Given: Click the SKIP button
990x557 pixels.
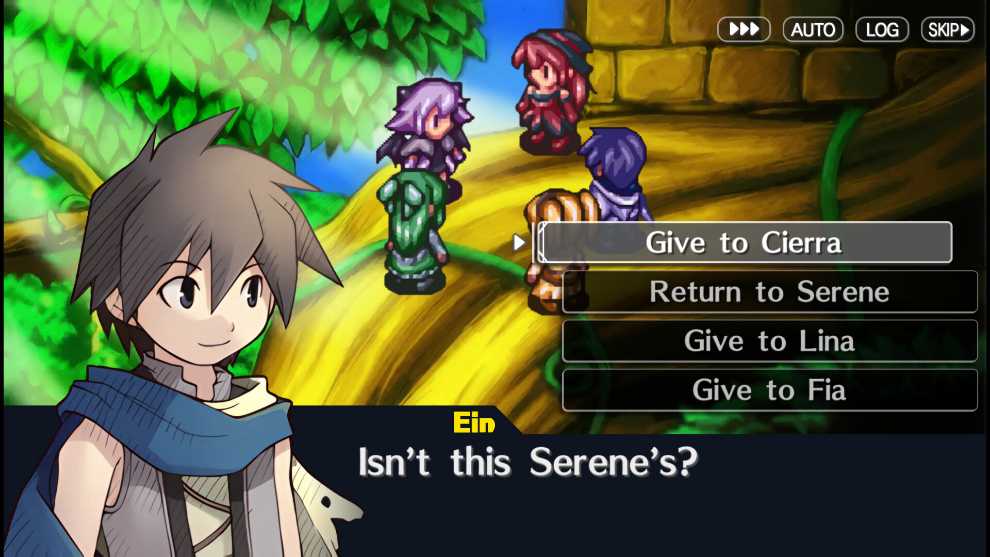Looking at the screenshot, I should coord(948,30).
